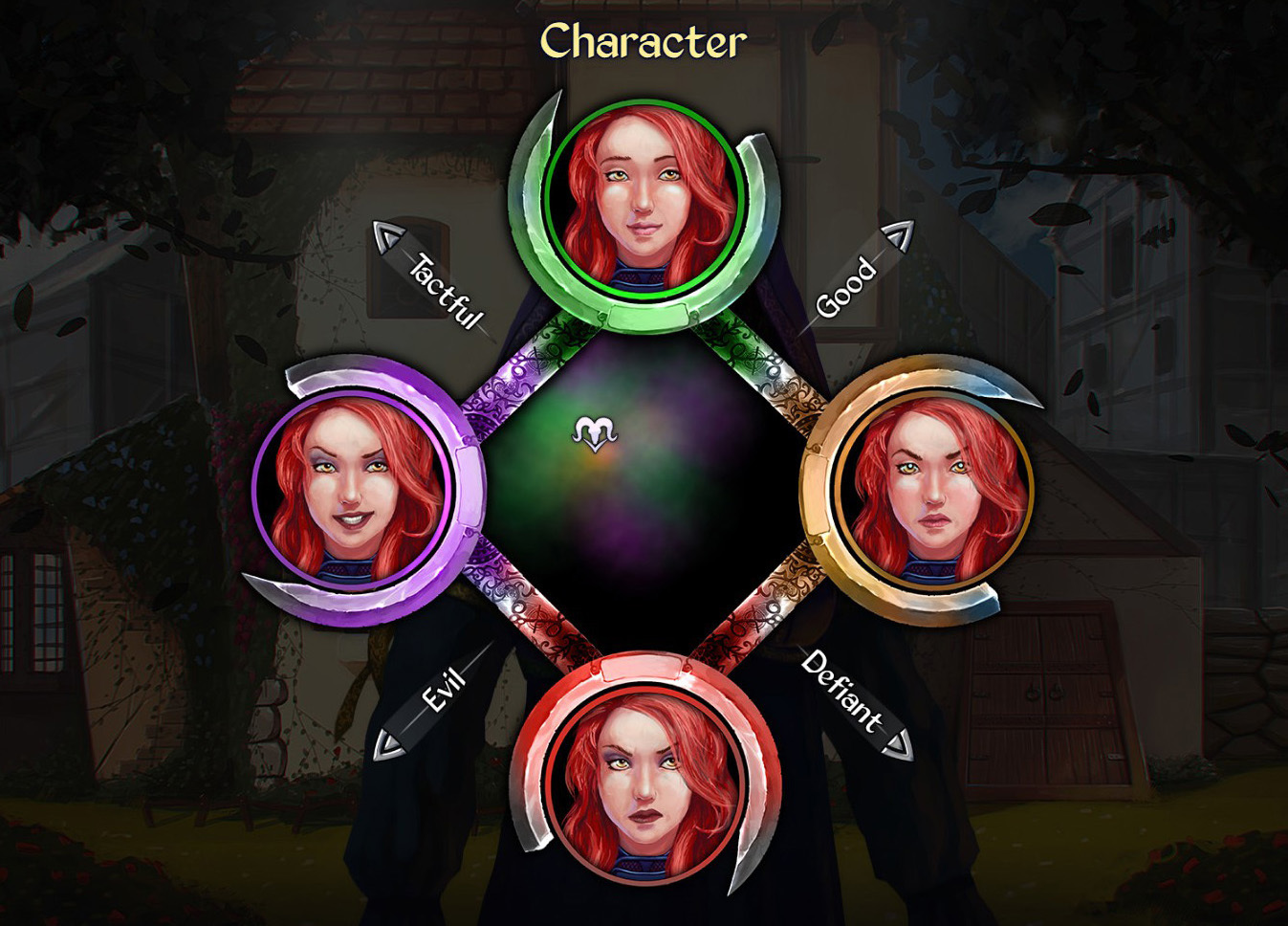Click the Character title heading
The width and height of the screenshot is (1288, 926).
coord(644,41)
